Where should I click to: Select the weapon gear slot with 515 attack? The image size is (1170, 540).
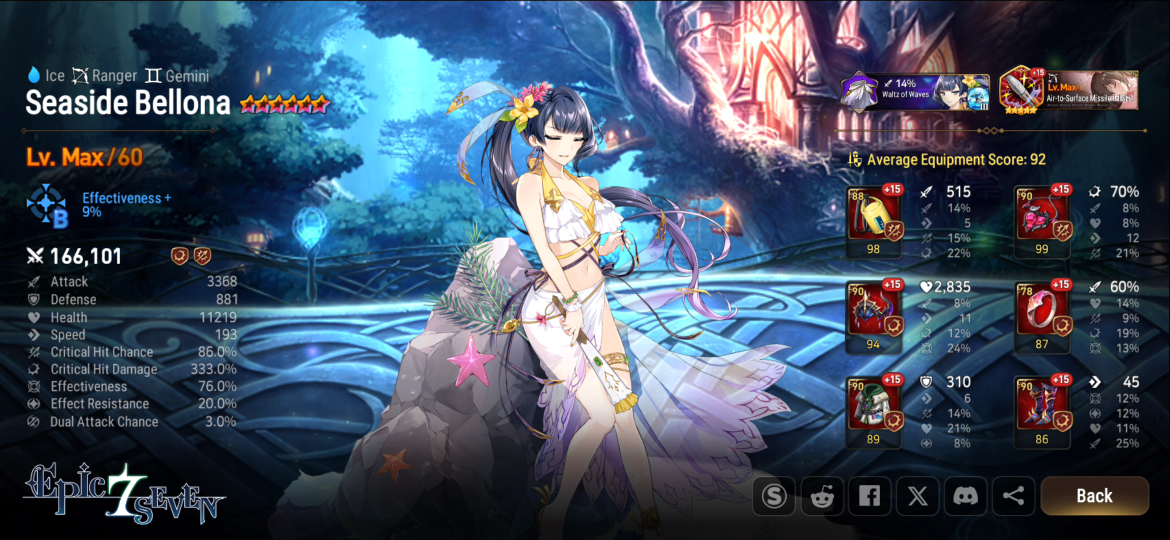(873, 215)
